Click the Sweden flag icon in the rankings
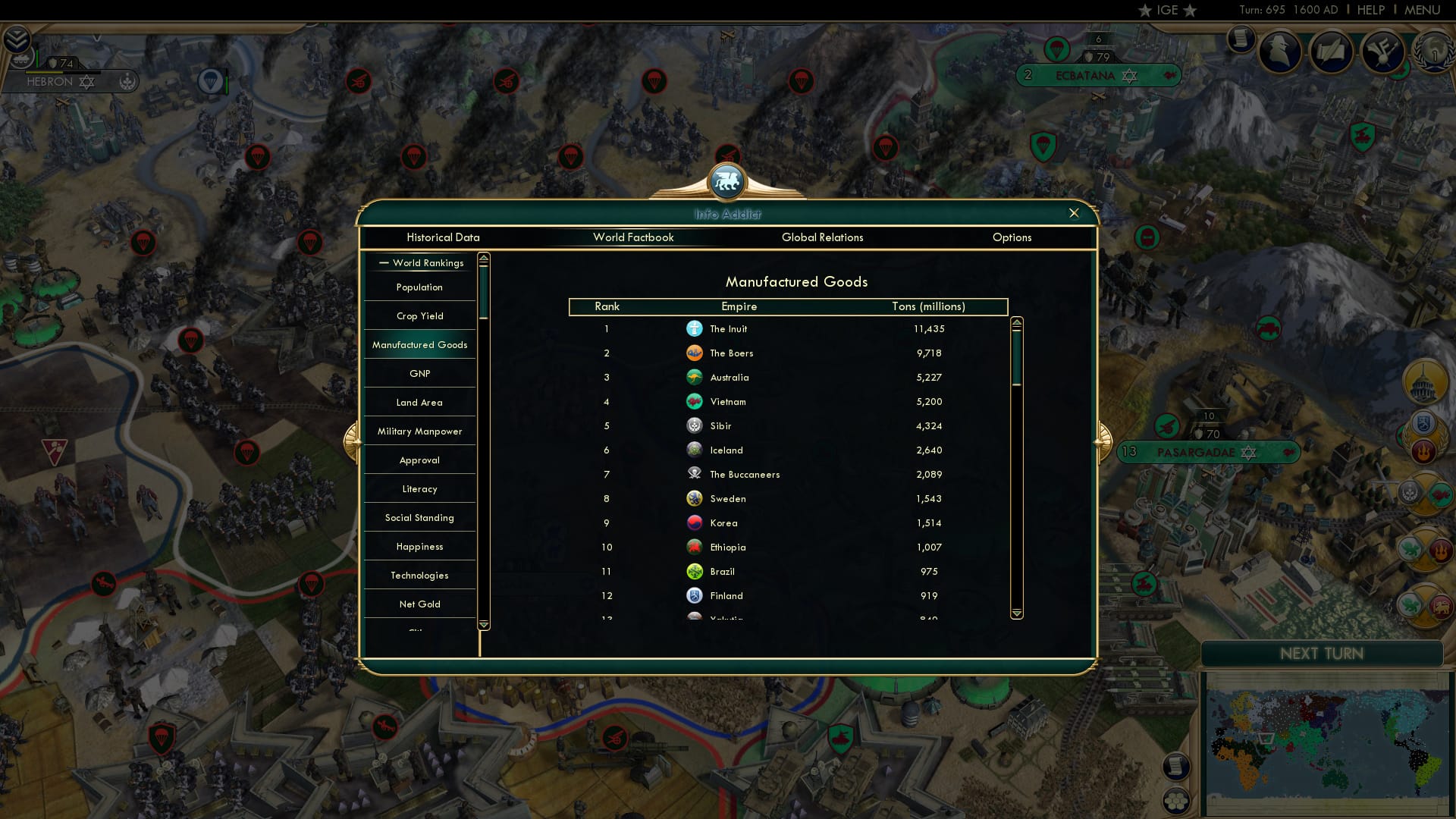1456x819 pixels. [694, 498]
